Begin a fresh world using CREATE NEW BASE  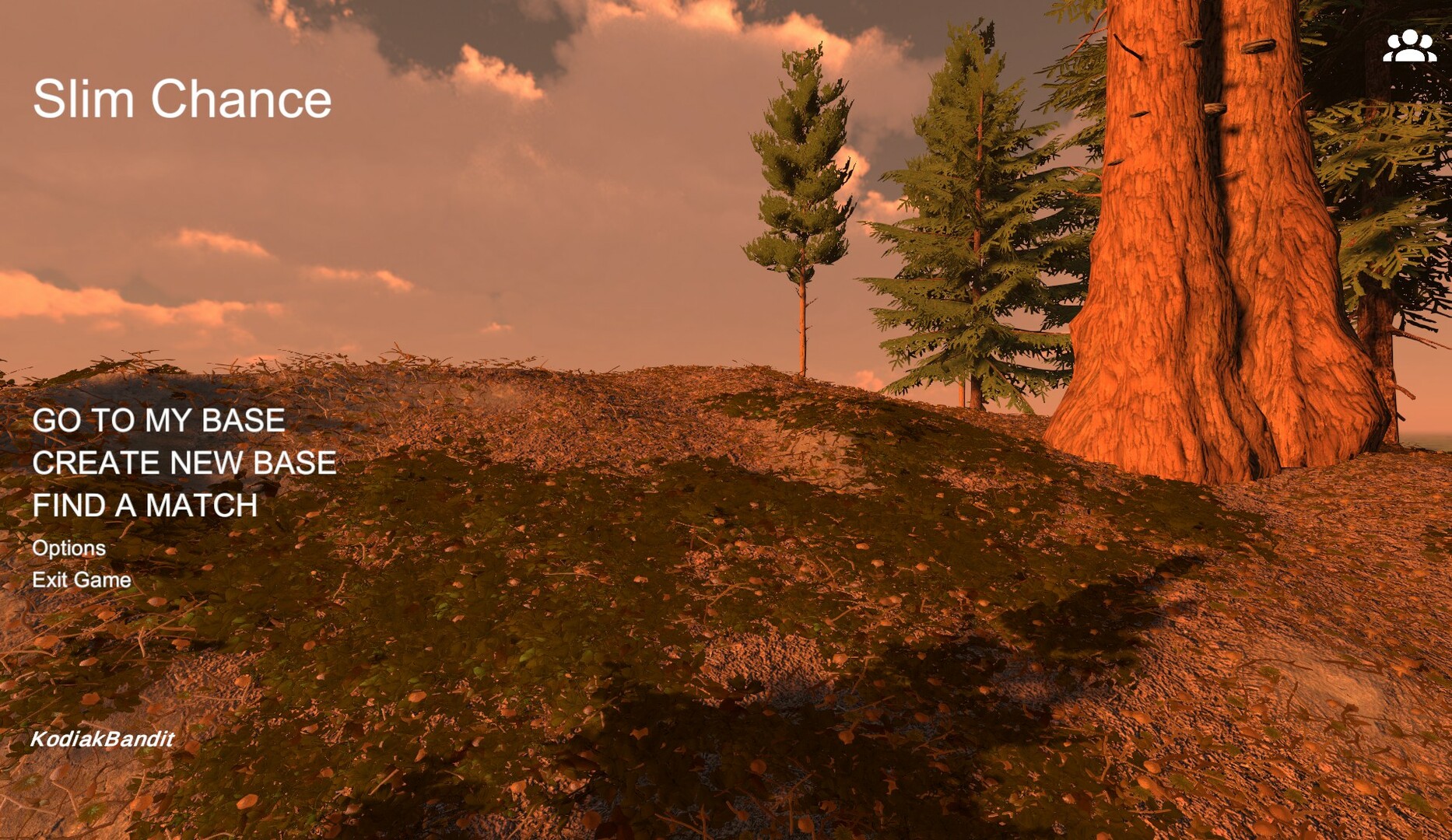click(x=184, y=464)
